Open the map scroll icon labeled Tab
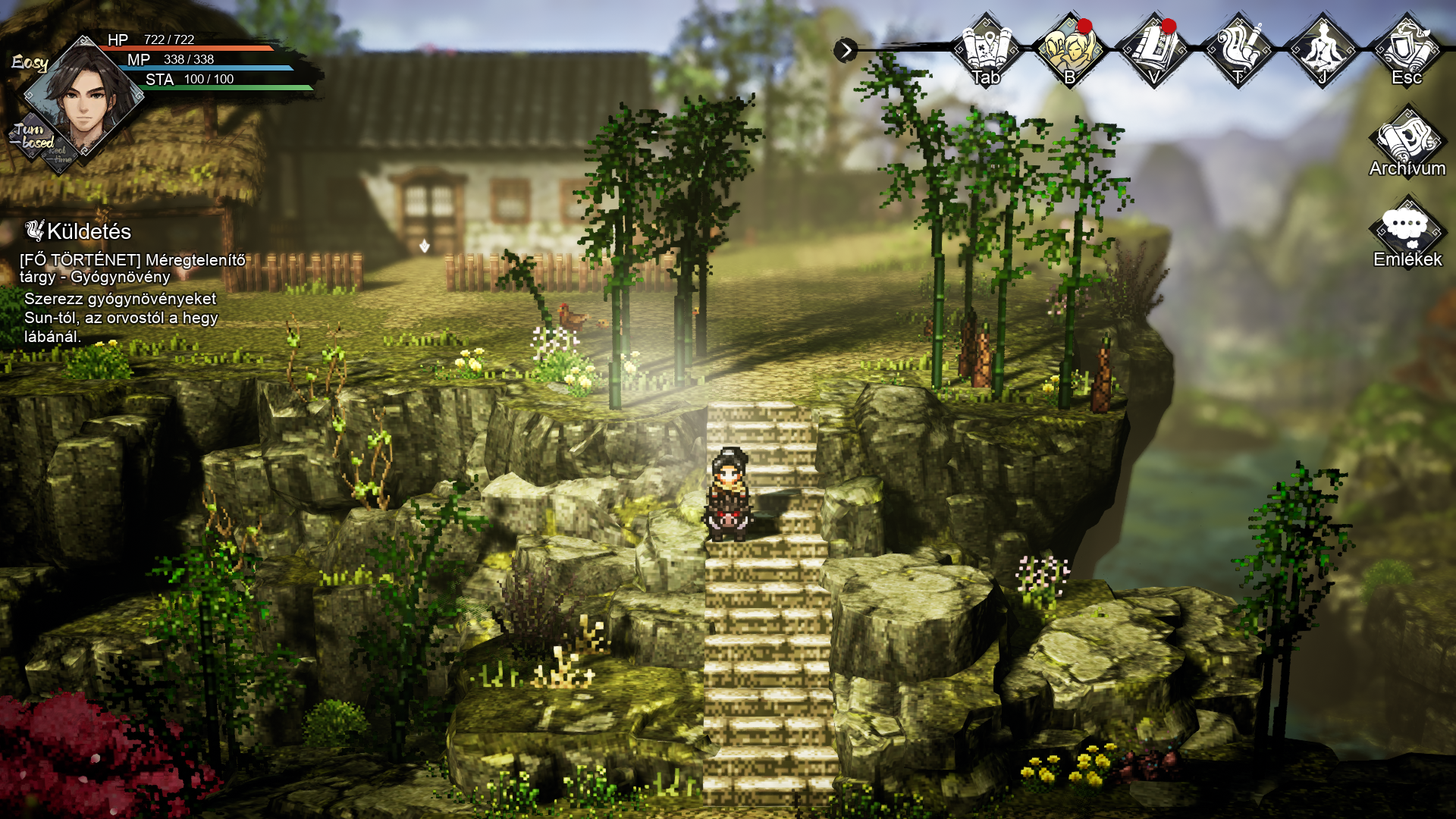The height and width of the screenshot is (819, 1456). pyautogui.click(x=986, y=50)
